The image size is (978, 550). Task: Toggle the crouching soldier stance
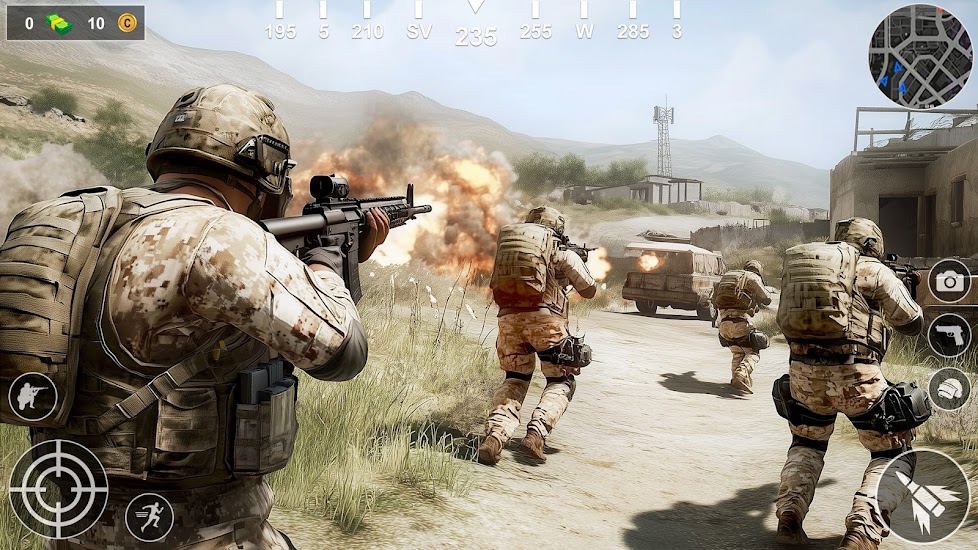tap(33, 397)
